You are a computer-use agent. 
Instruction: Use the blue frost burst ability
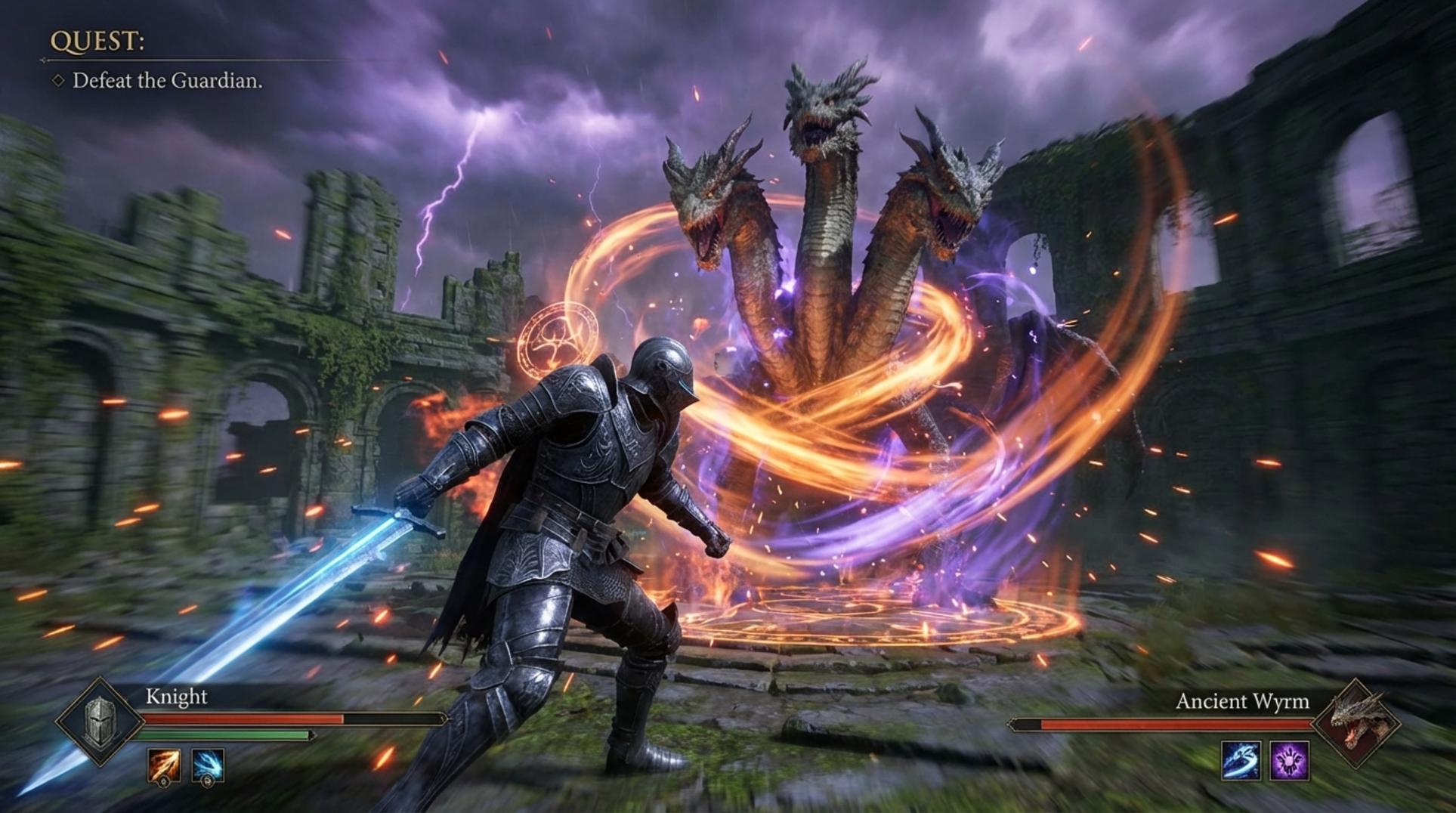(207, 765)
